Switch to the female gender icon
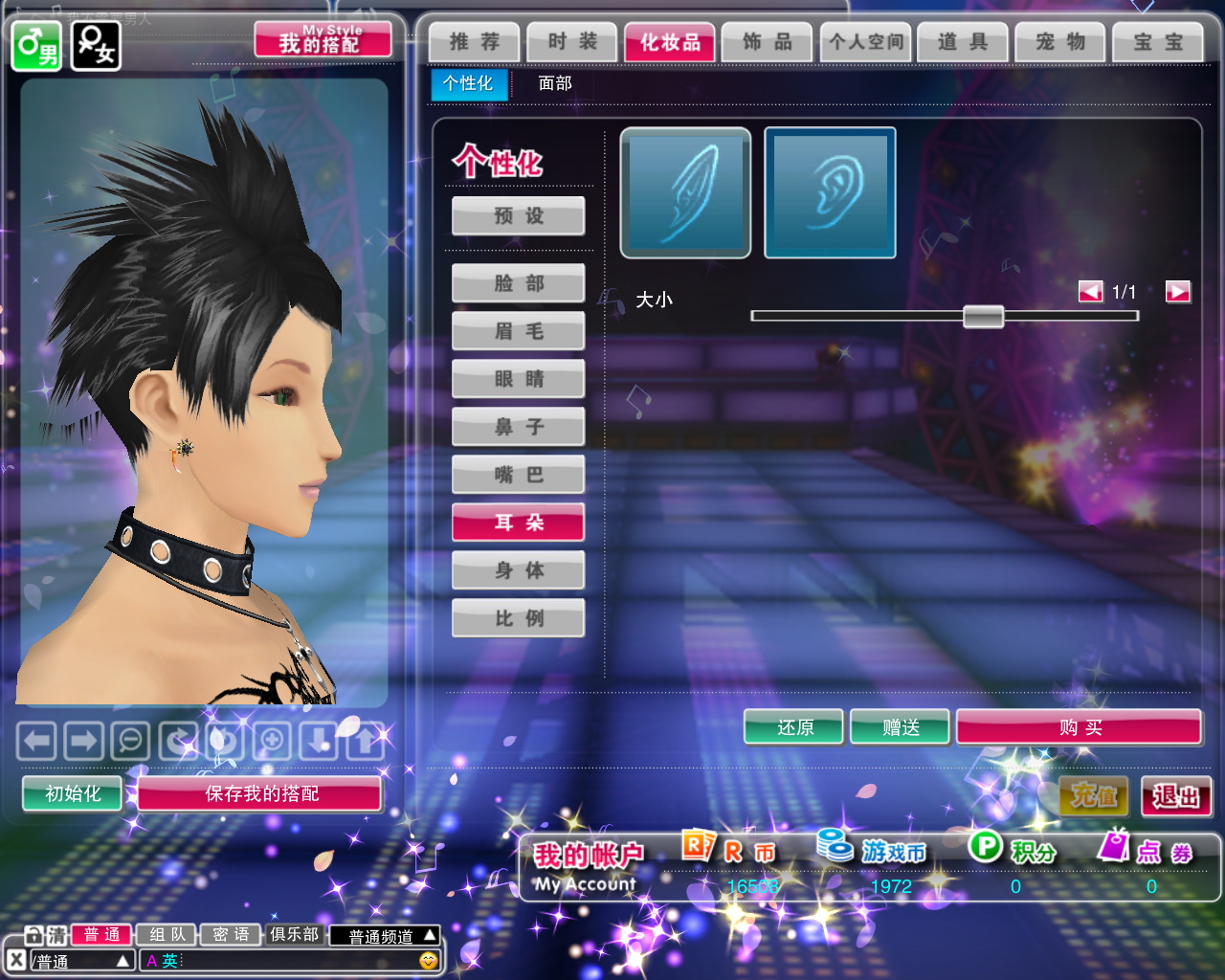 96,46
